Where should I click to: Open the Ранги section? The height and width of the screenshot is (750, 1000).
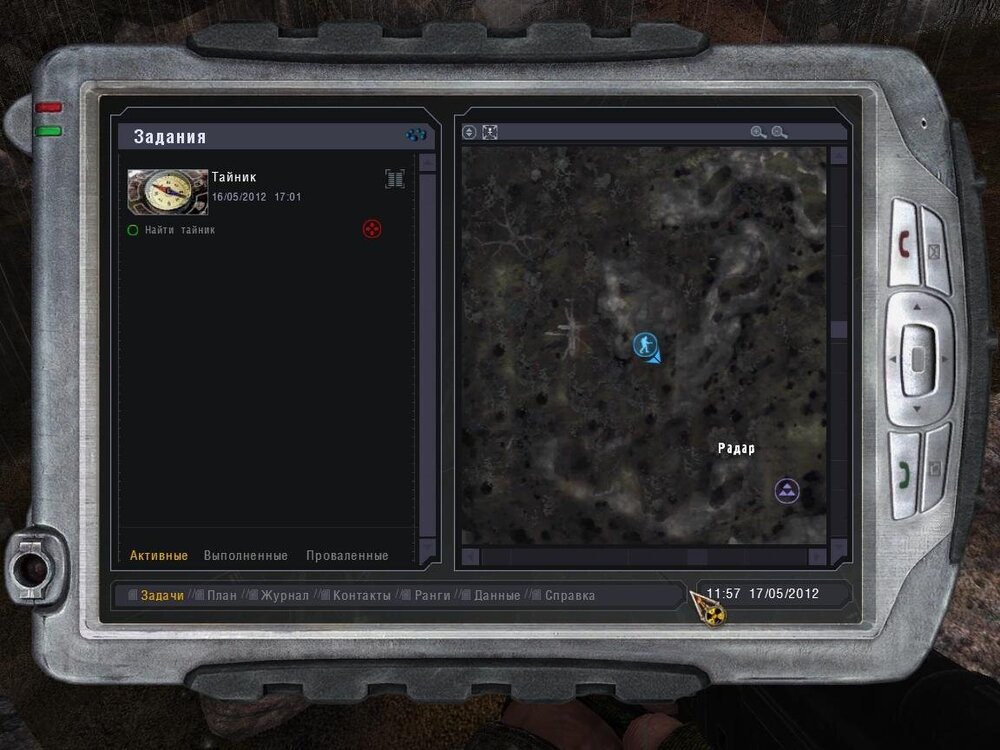pos(432,596)
